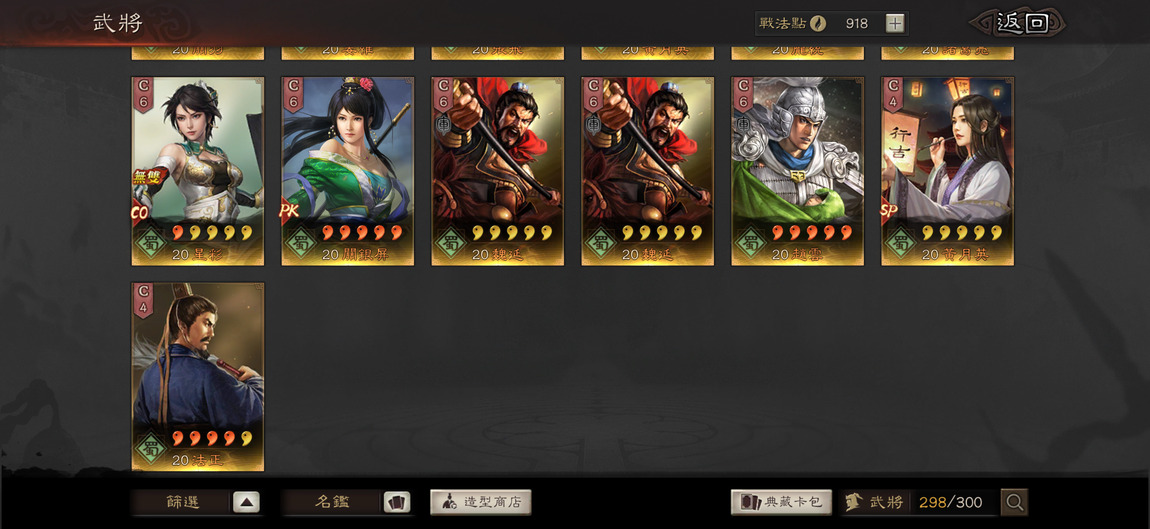The image size is (1150, 529).
Task: Select the SP 黃月英 card
Action: (x=948, y=171)
